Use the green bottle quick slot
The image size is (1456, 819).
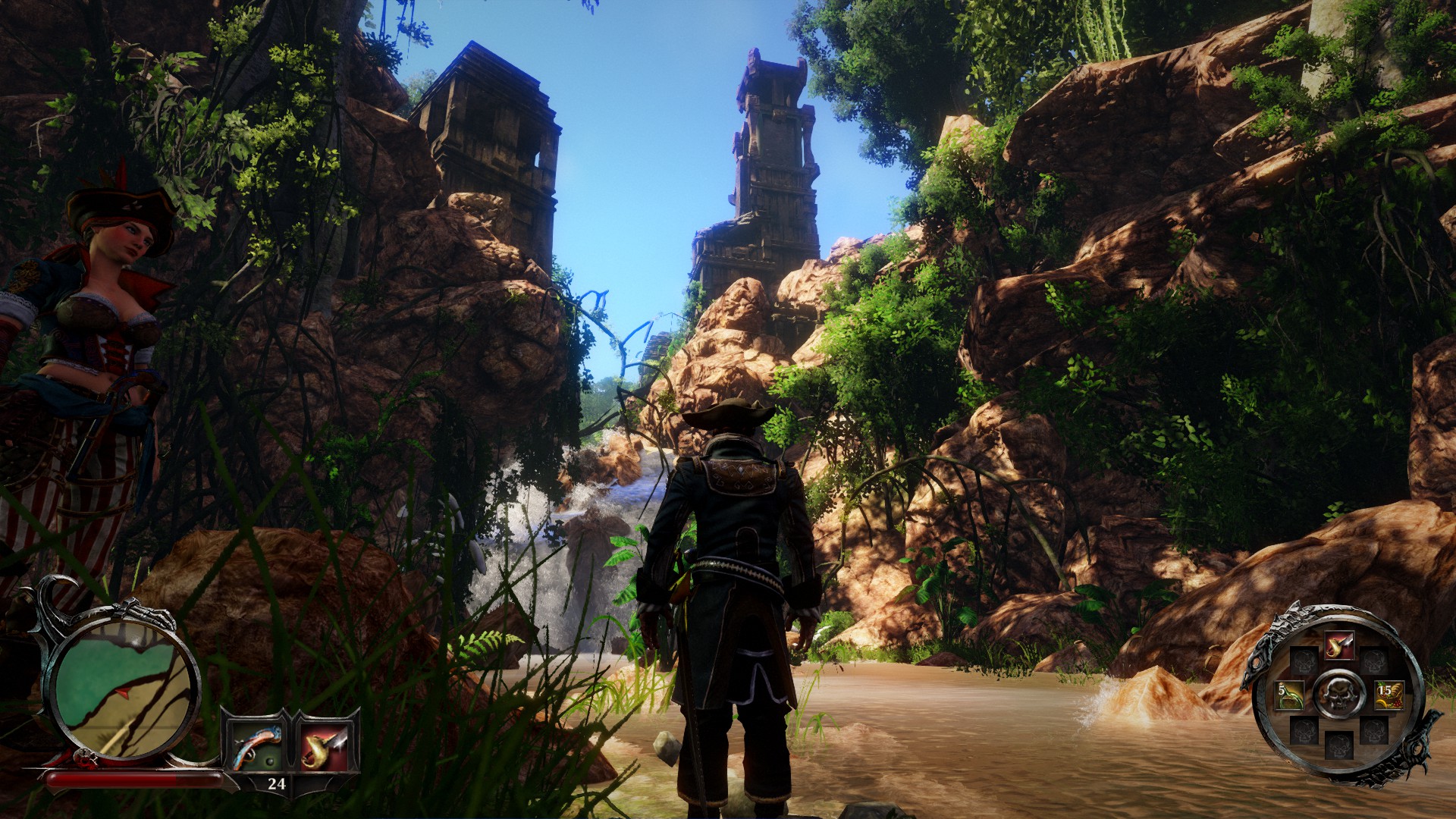pos(1289,695)
